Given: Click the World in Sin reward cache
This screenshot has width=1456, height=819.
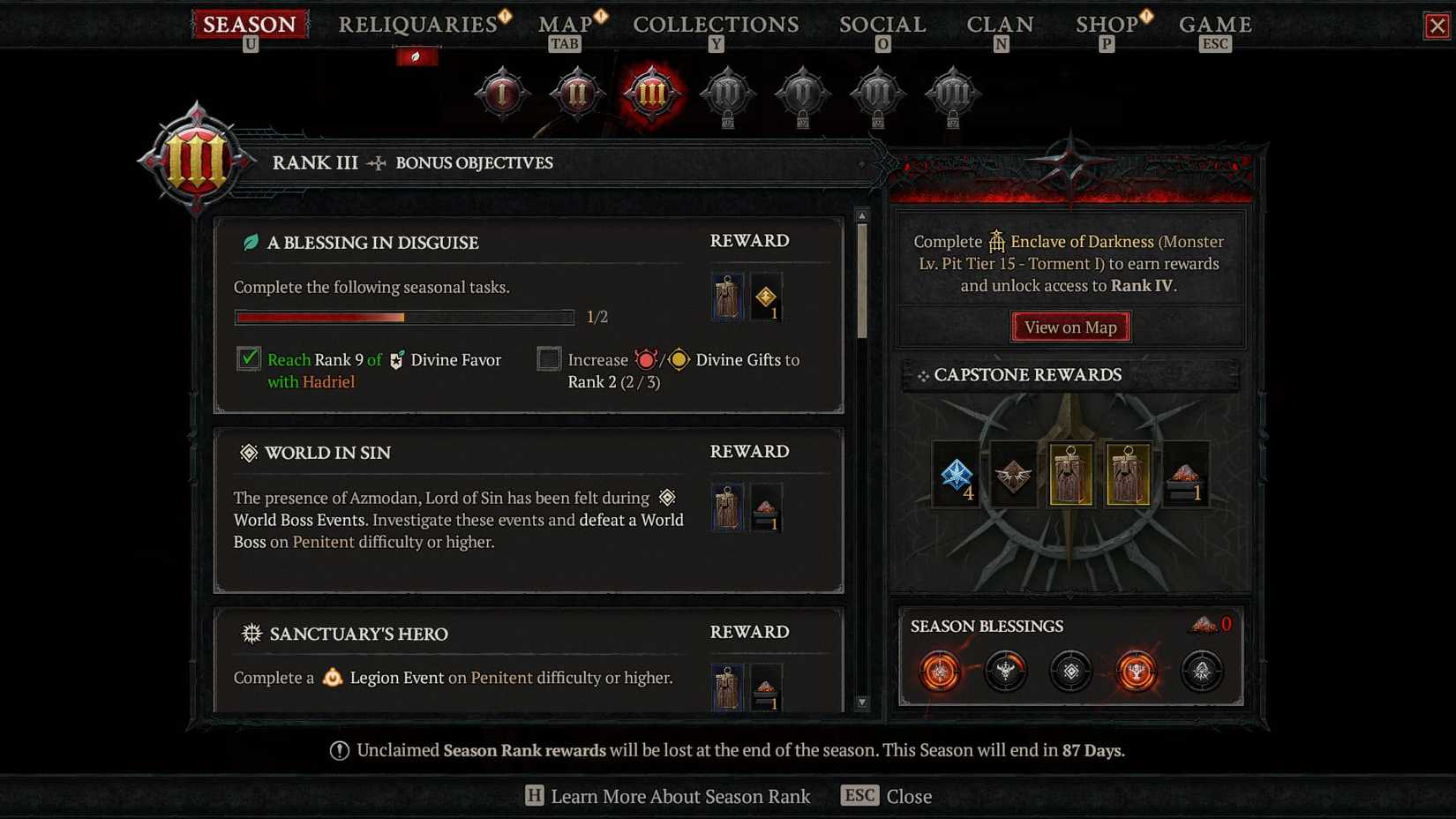Looking at the screenshot, I should click(x=726, y=507).
